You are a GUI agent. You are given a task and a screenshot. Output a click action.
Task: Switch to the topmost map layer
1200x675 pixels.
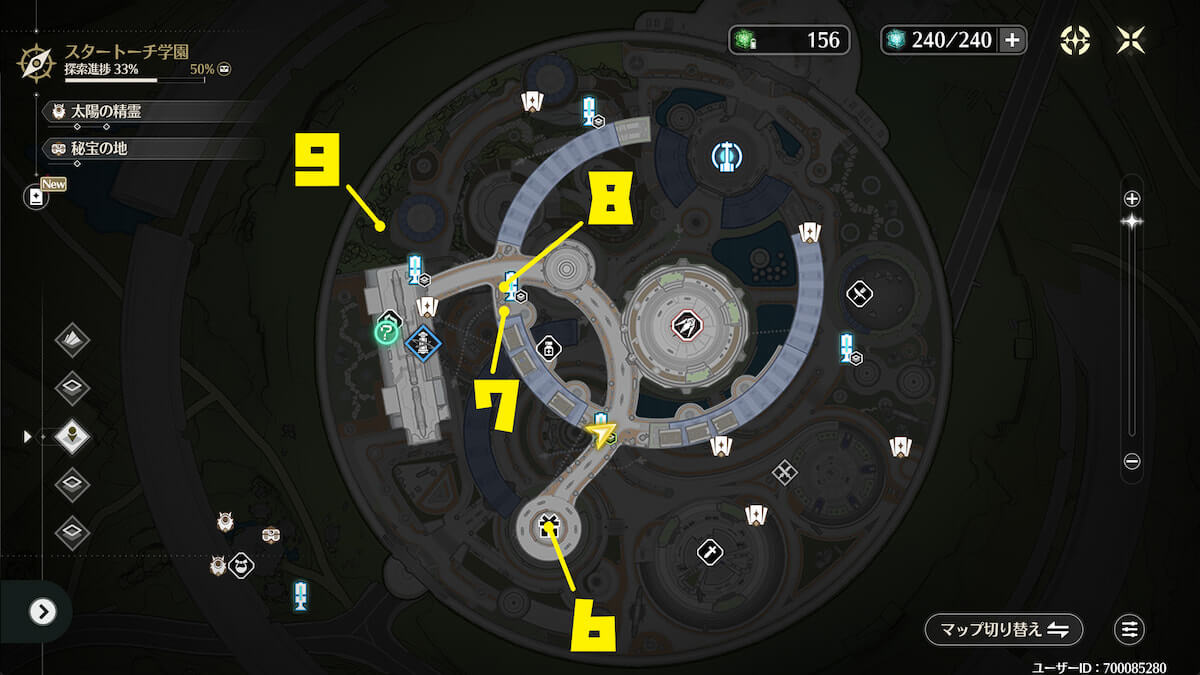coord(72,340)
